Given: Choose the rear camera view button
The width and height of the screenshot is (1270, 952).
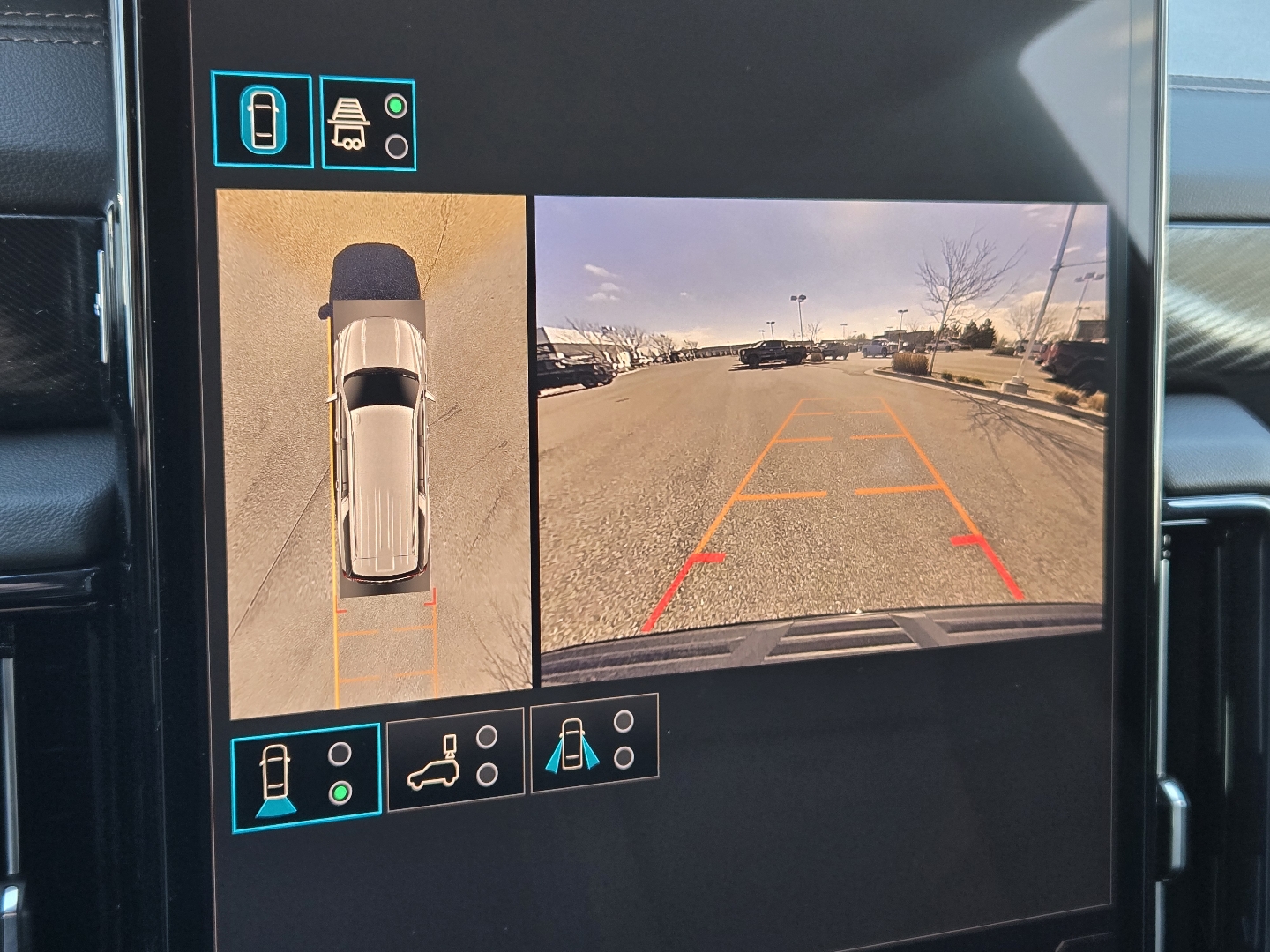Looking at the screenshot, I should click(x=305, y=777).
